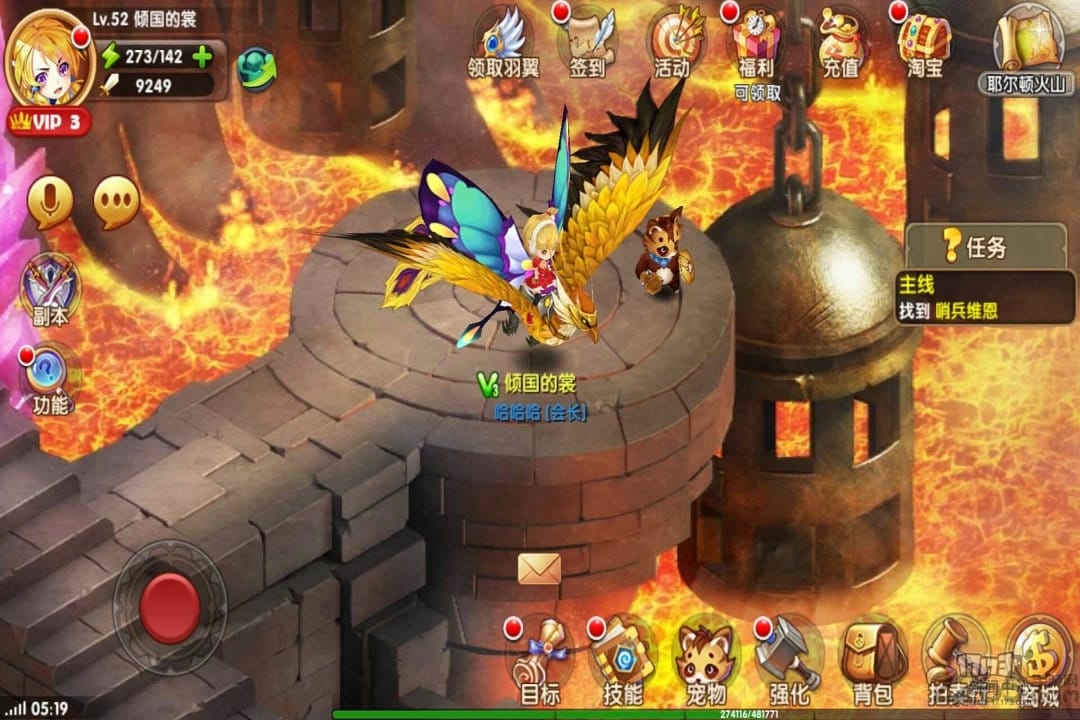Claim the 福利 welfare gift

point(756,40)
